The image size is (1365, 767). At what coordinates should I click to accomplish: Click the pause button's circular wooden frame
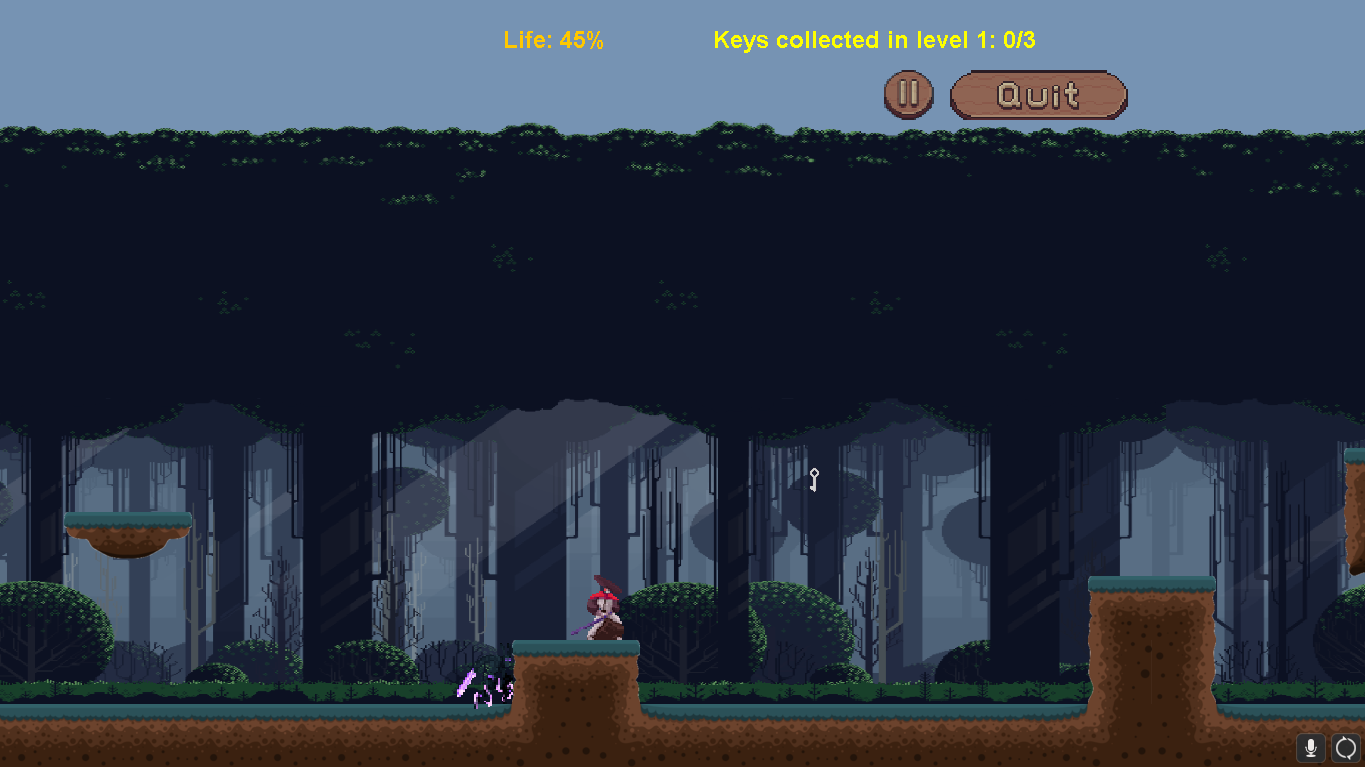(x=908, y=94)
